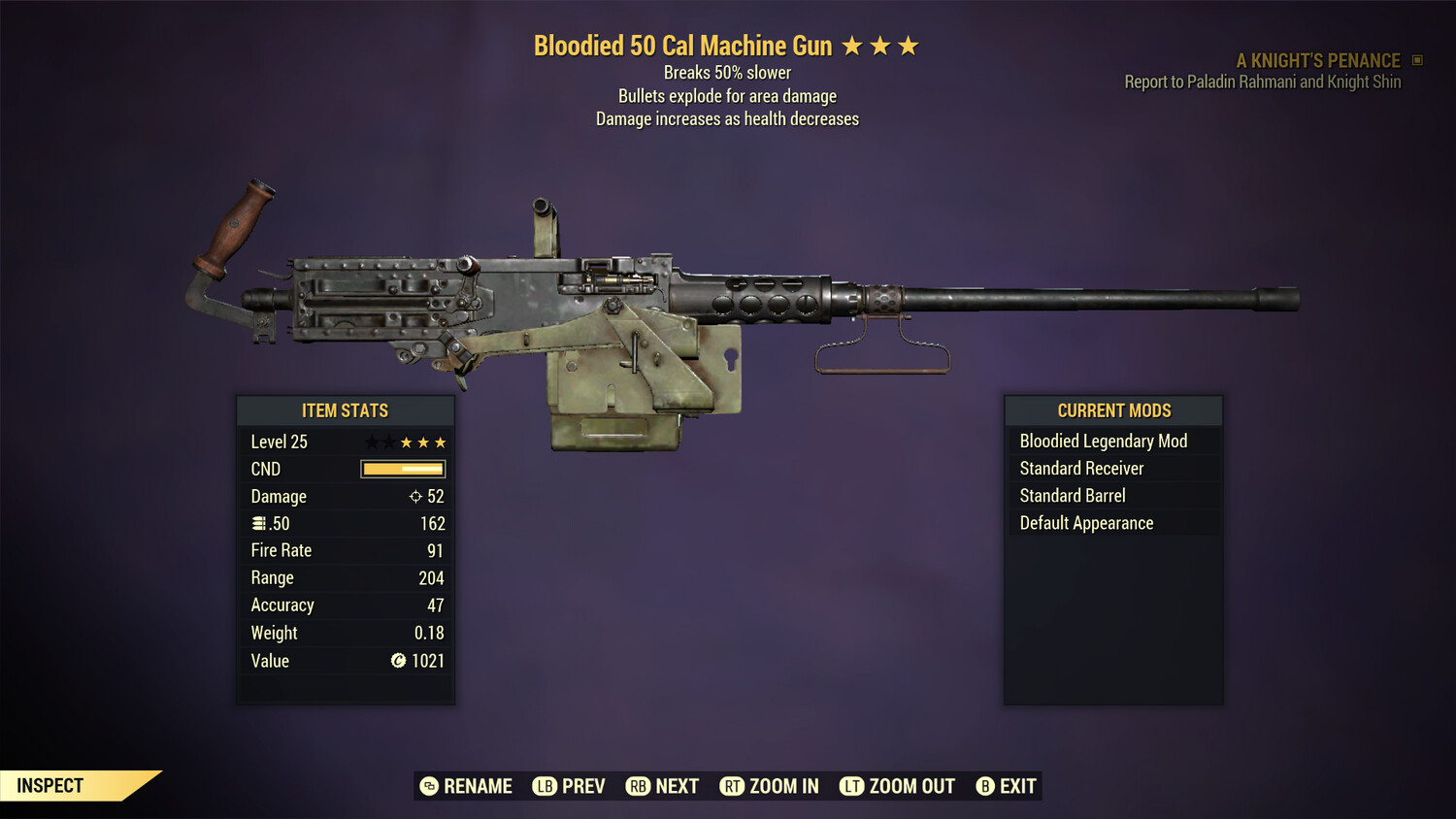1456x819 pixels.
Task: Toggle the third star next to the weapon title
Action: pyautogui.click(x=910, y=44)
